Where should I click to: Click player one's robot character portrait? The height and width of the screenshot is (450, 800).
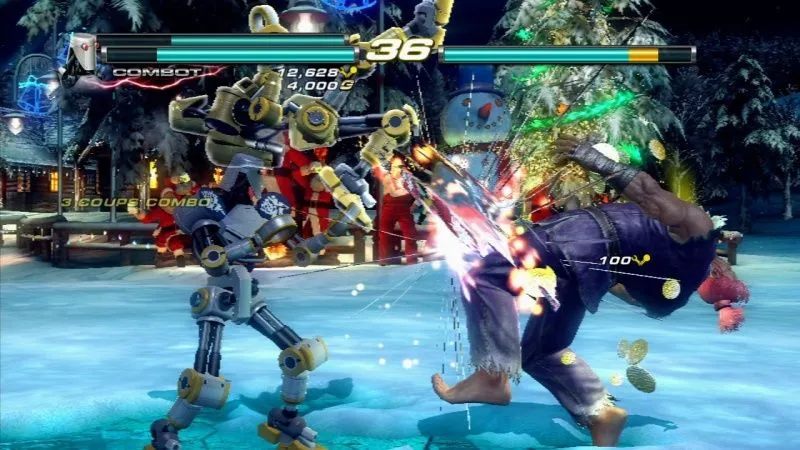(84, 52)
